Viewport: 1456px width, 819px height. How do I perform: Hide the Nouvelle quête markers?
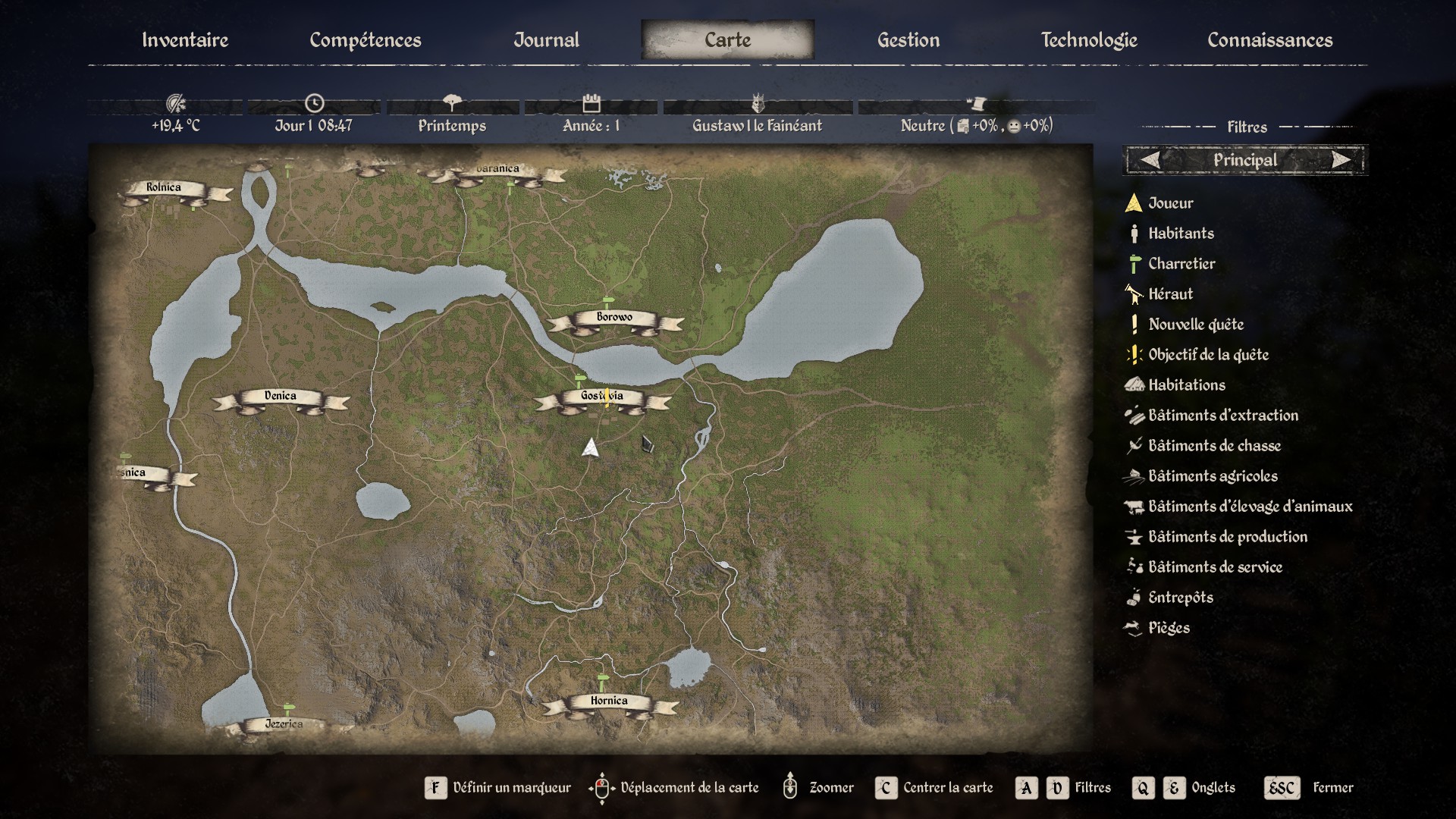(x=1195, y=325)
